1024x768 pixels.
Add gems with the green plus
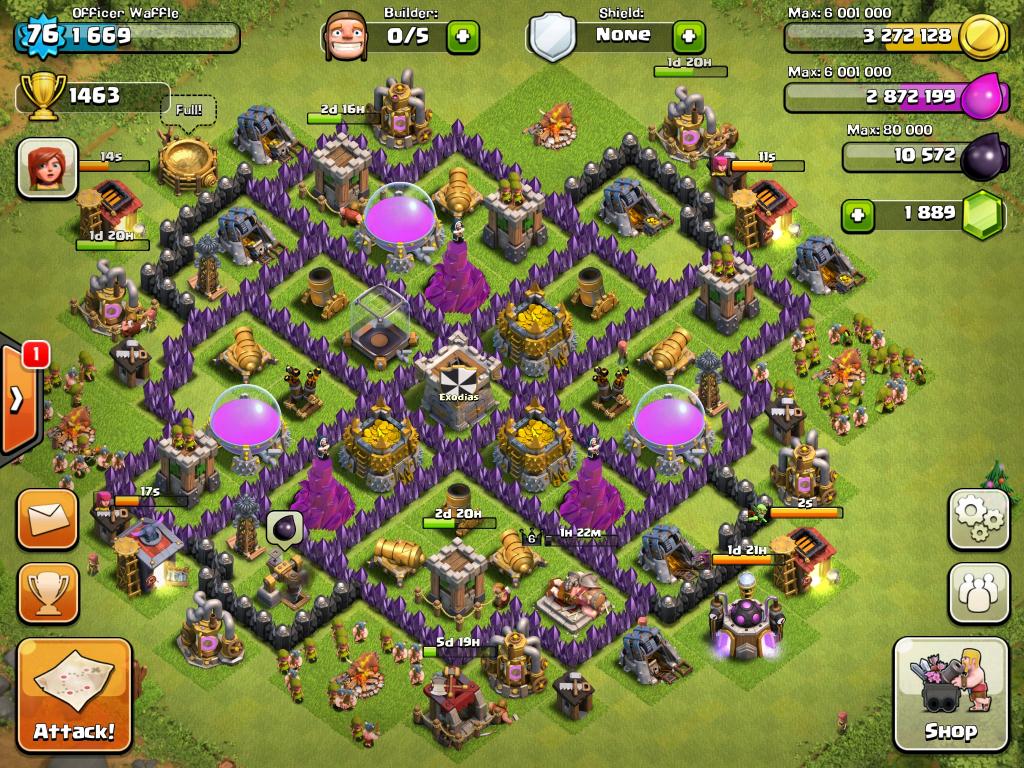coord(855,213)
